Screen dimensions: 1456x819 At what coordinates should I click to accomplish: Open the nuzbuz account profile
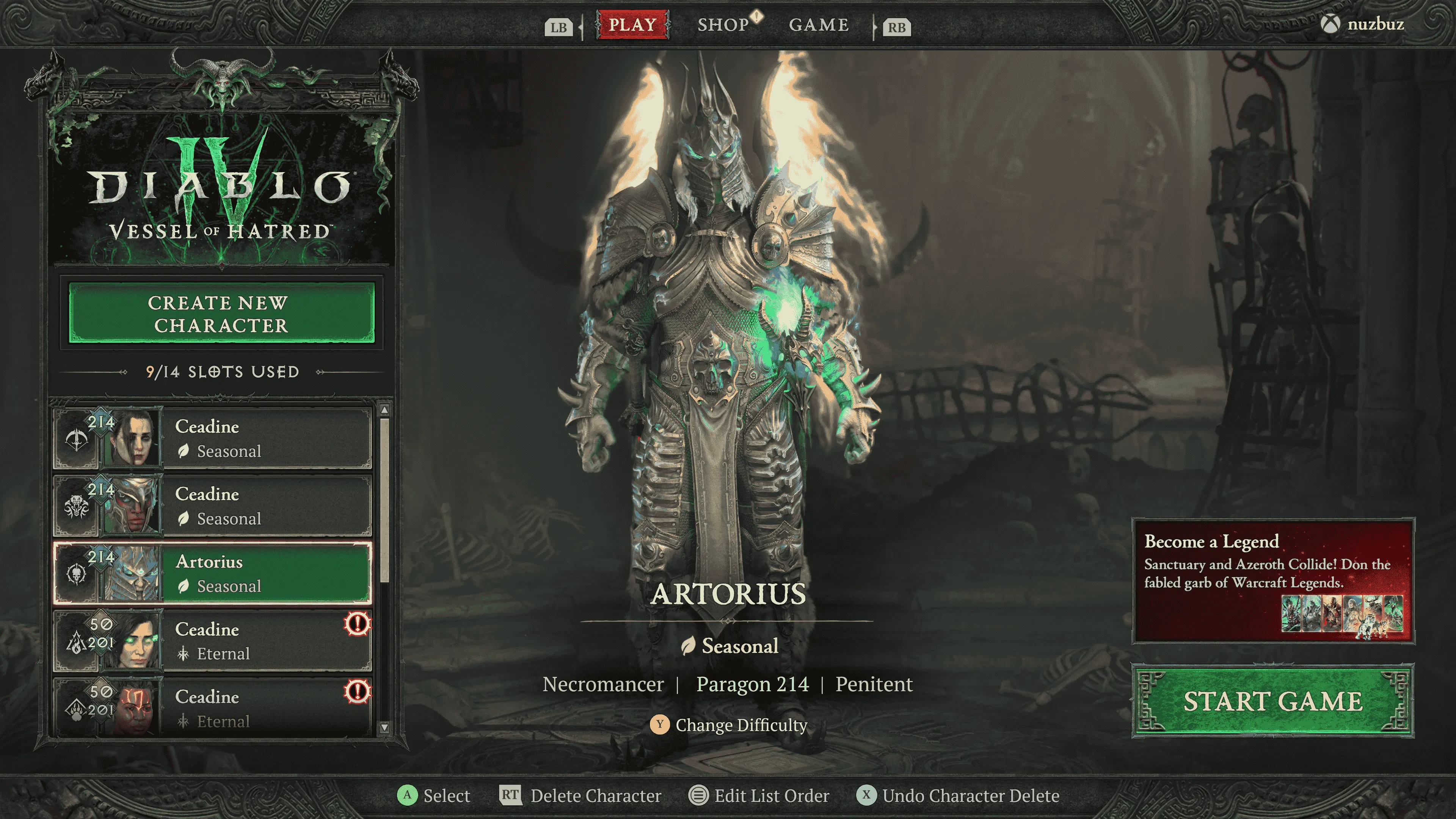pos(1363,24)
